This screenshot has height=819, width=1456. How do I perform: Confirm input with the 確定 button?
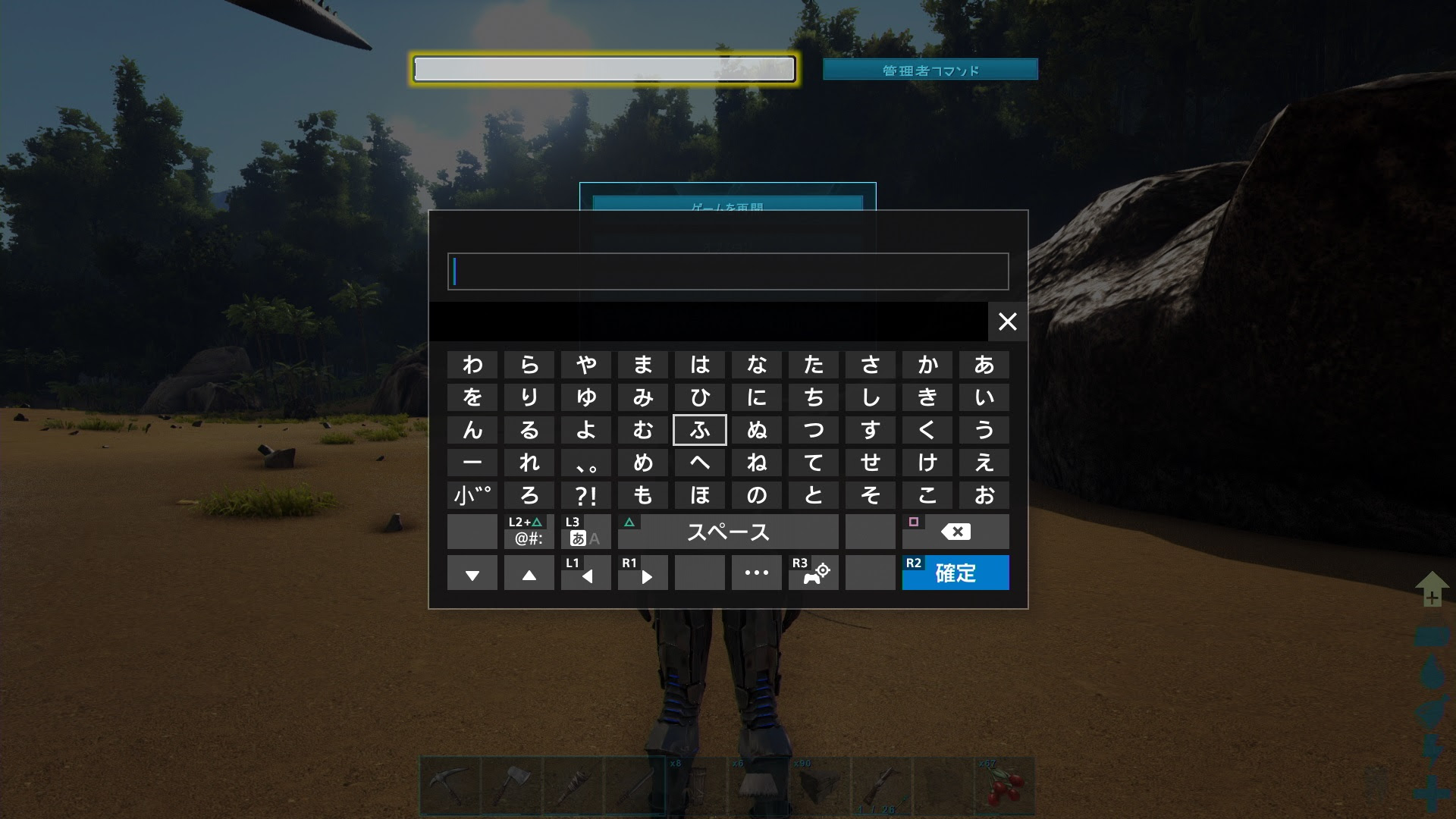[x=955, y=574]
